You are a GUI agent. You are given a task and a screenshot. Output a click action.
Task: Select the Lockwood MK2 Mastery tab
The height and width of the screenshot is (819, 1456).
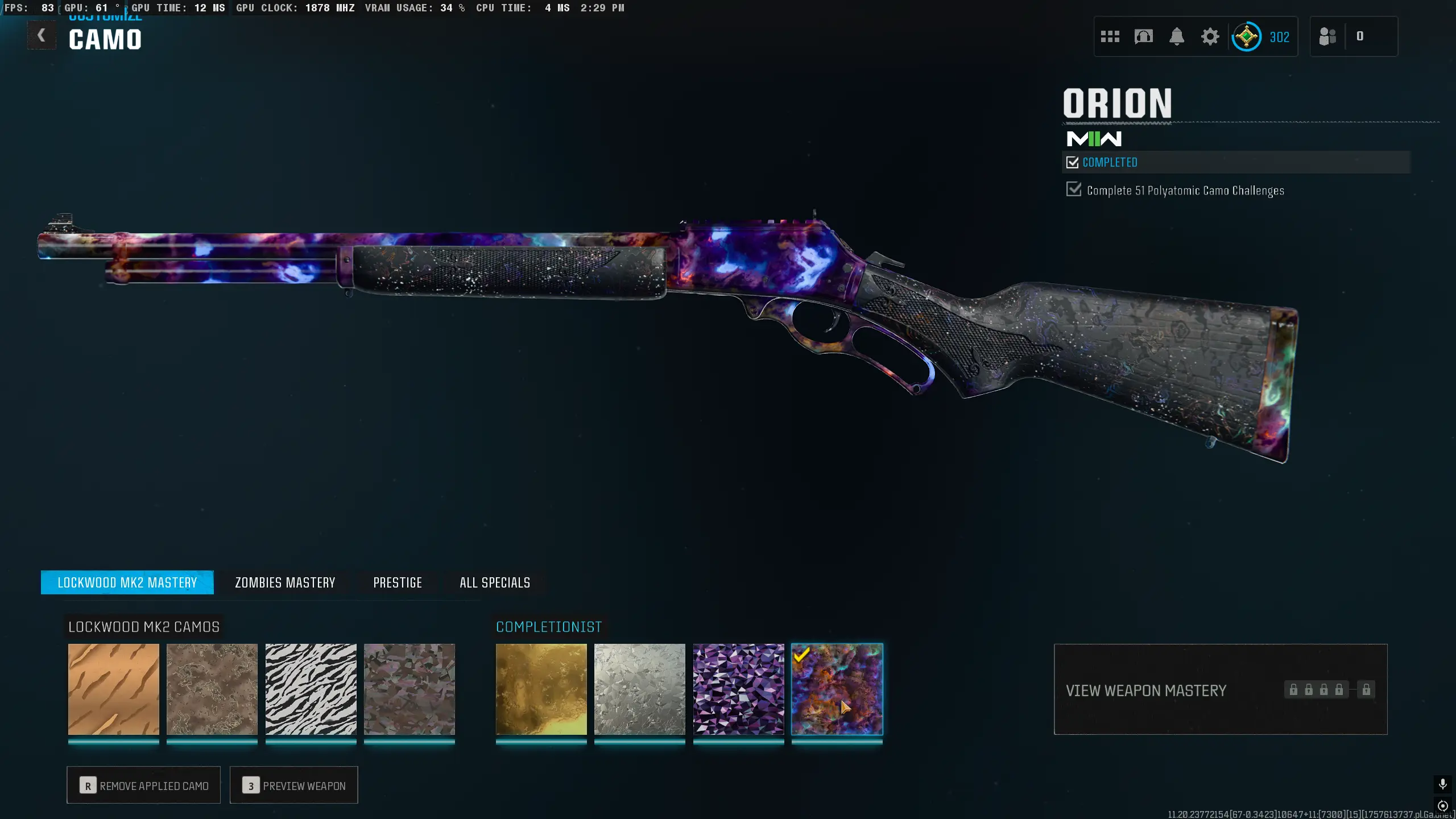click(x=127, y=582)
